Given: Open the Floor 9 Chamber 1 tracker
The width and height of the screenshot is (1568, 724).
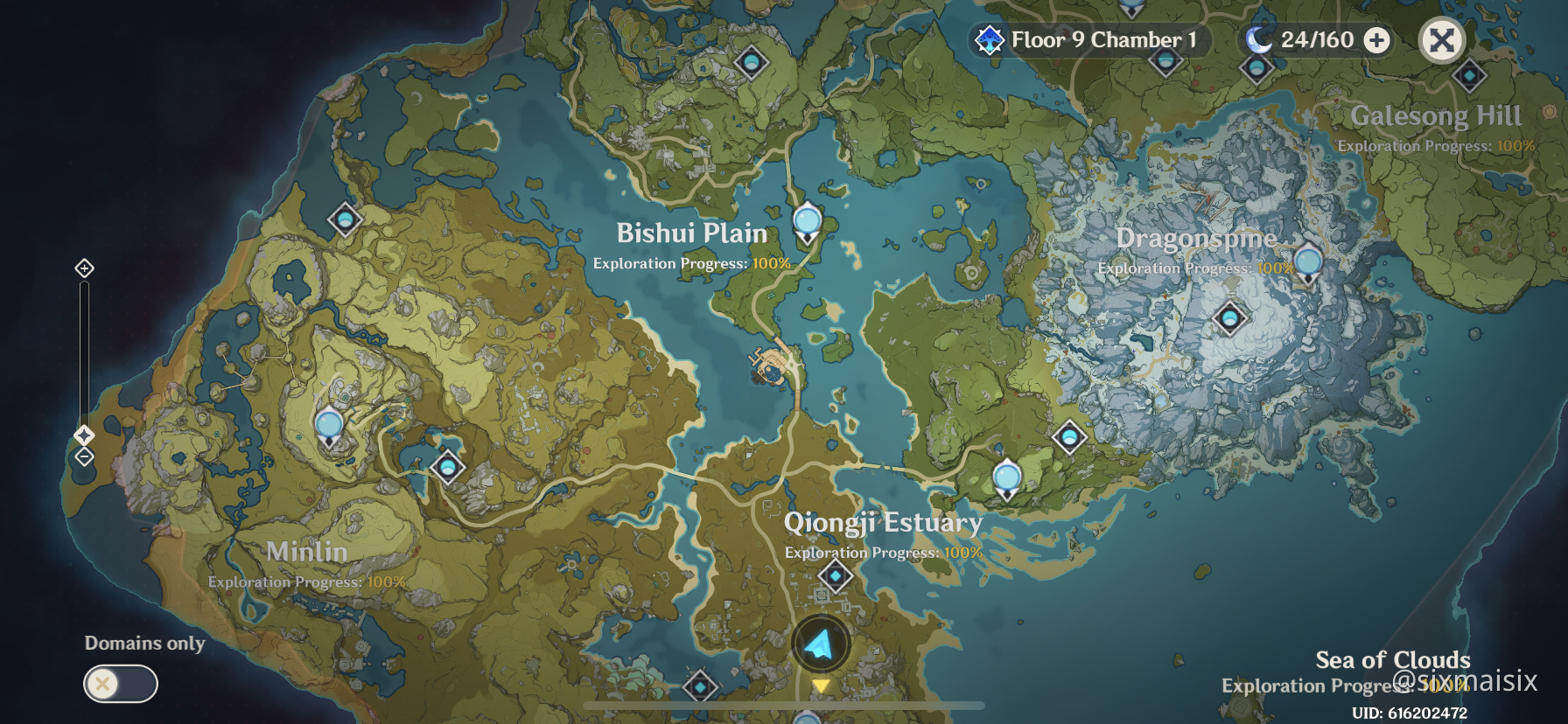Looking at the screenshot, I should 1090,40.
